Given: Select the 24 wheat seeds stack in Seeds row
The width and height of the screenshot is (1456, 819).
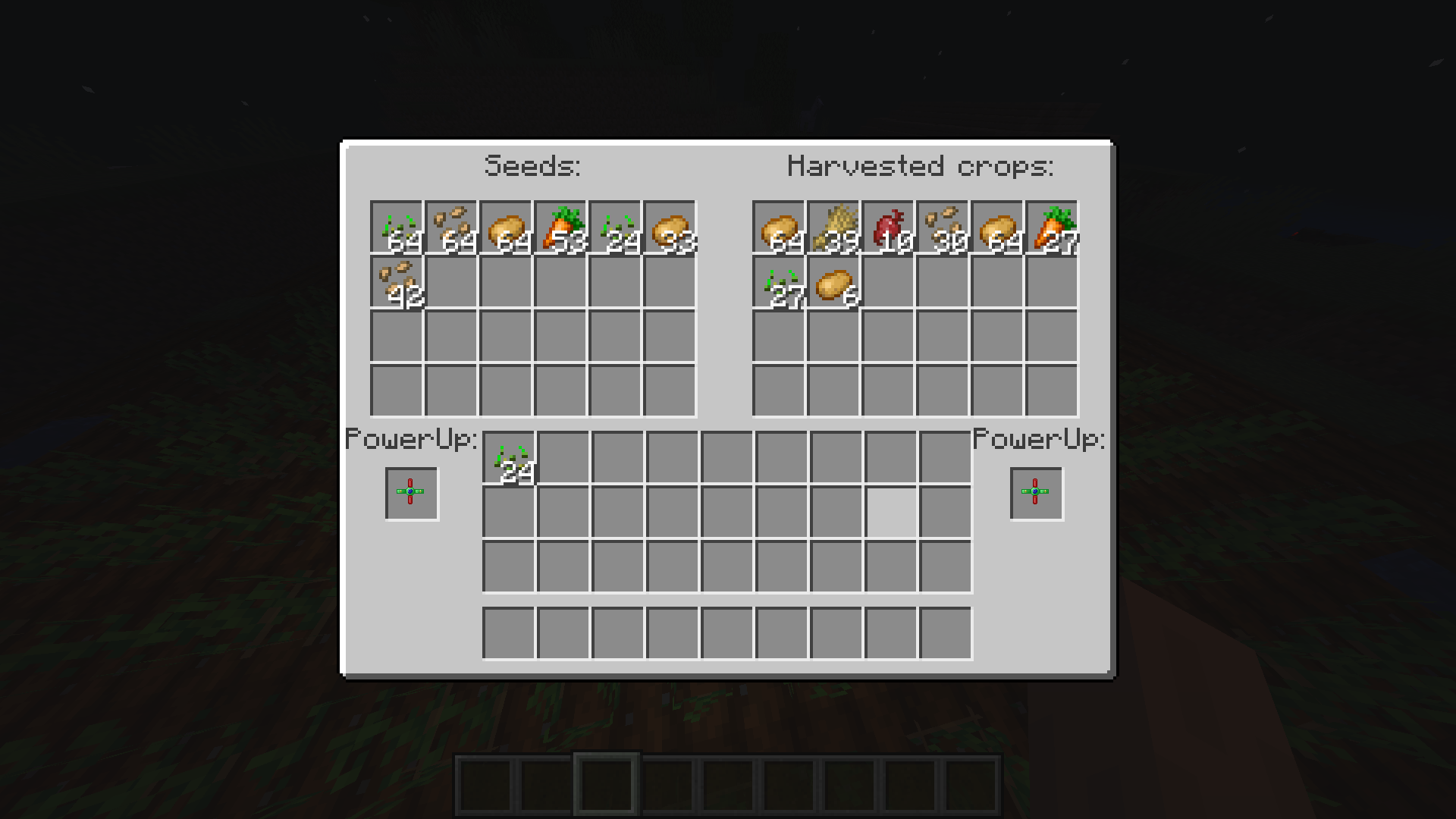Looking at the screenshot, I should 617,227.
